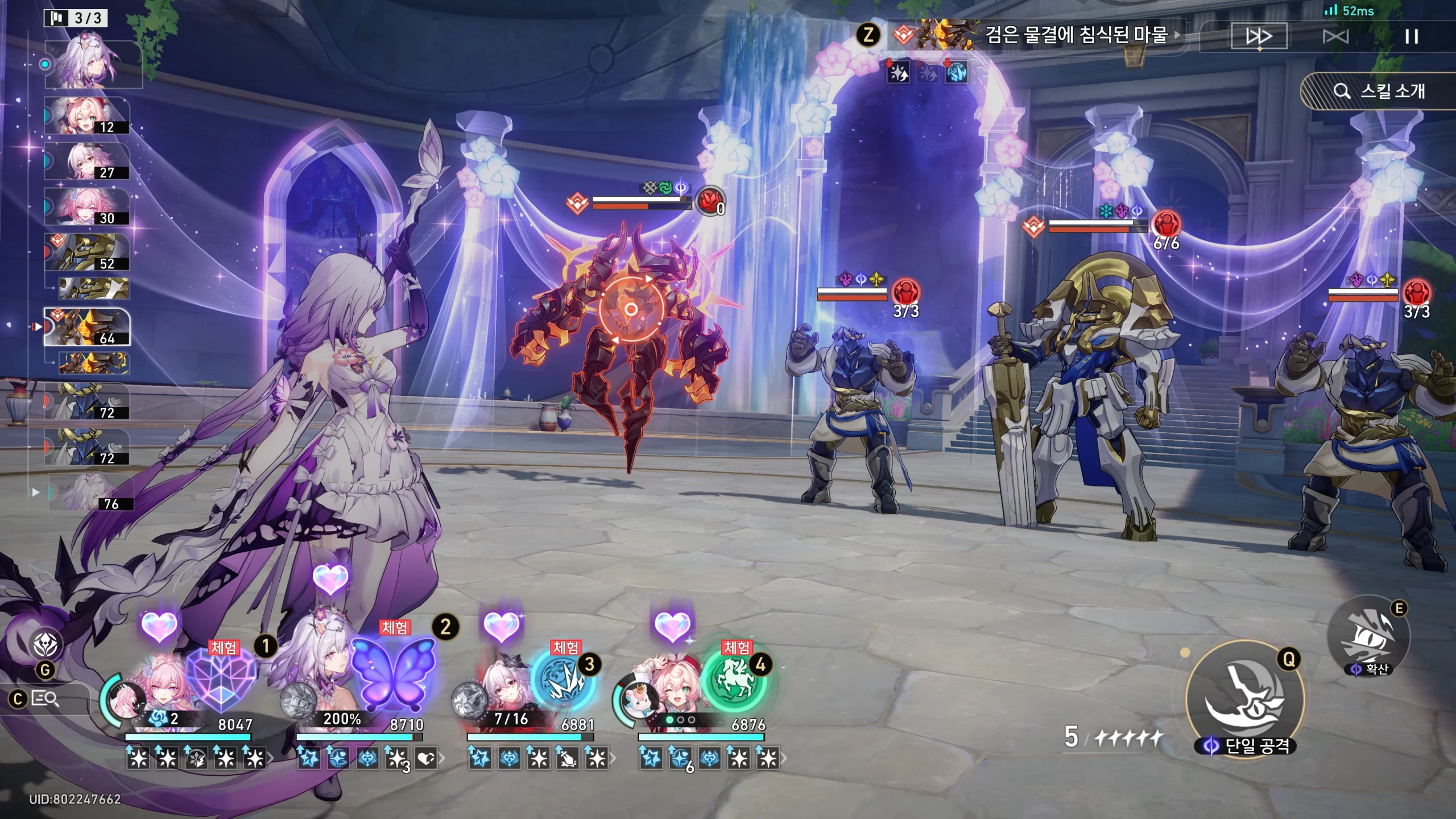Use the 확산 skill
The image size is (1456, 819).
[1369, 637]
